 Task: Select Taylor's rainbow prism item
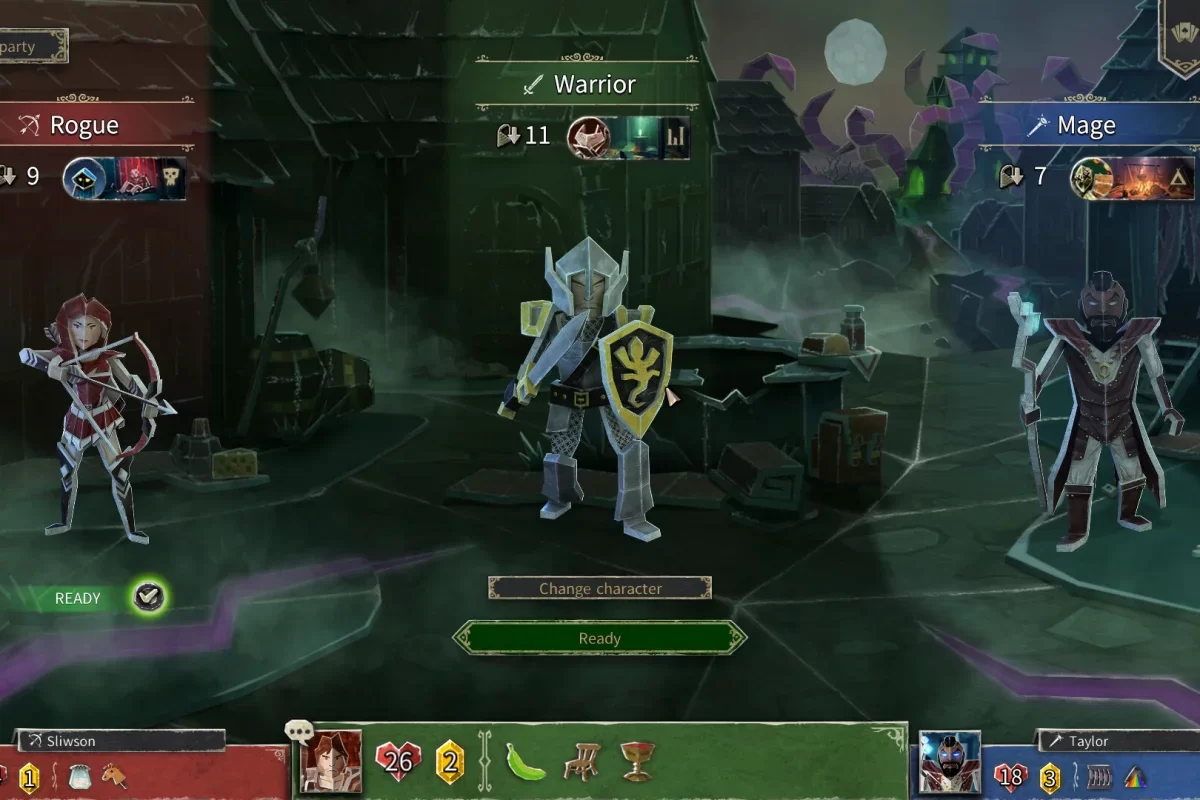pos(1133,777)
